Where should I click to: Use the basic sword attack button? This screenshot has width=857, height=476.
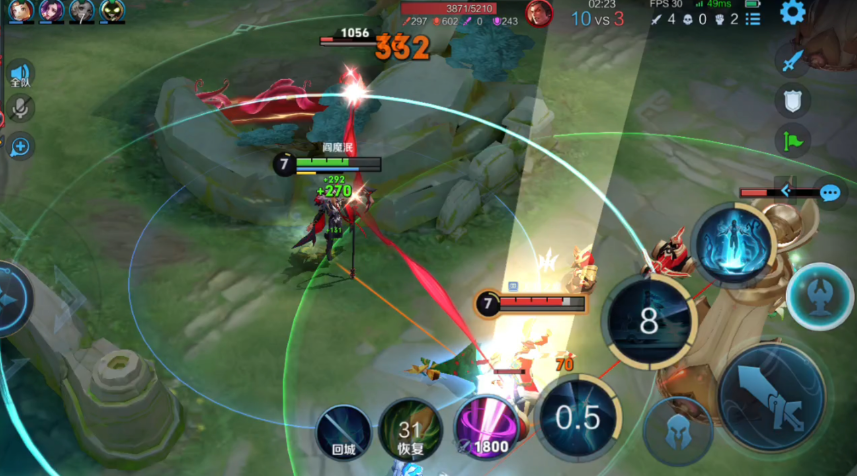(771, 397)
